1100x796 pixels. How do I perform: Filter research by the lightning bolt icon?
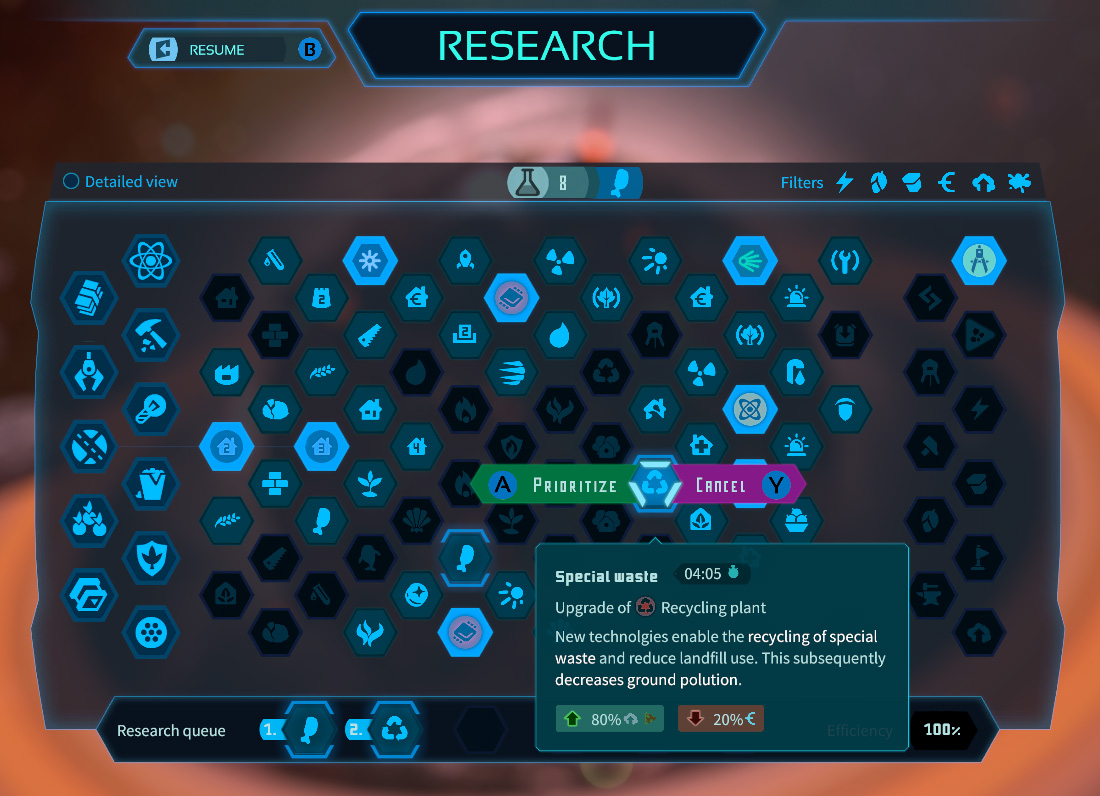tap(845, 182)
